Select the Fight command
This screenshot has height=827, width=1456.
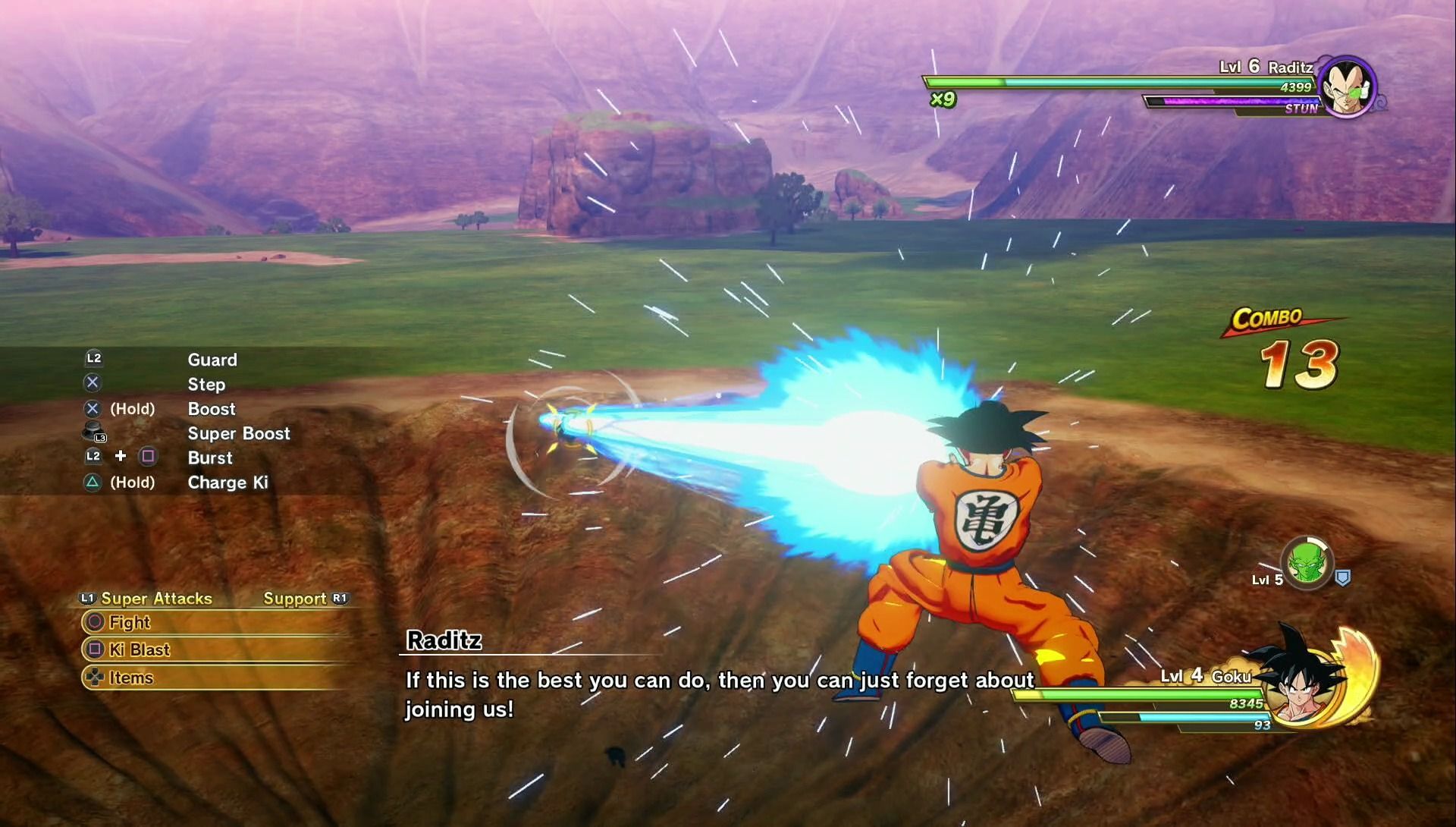point(129,623)
